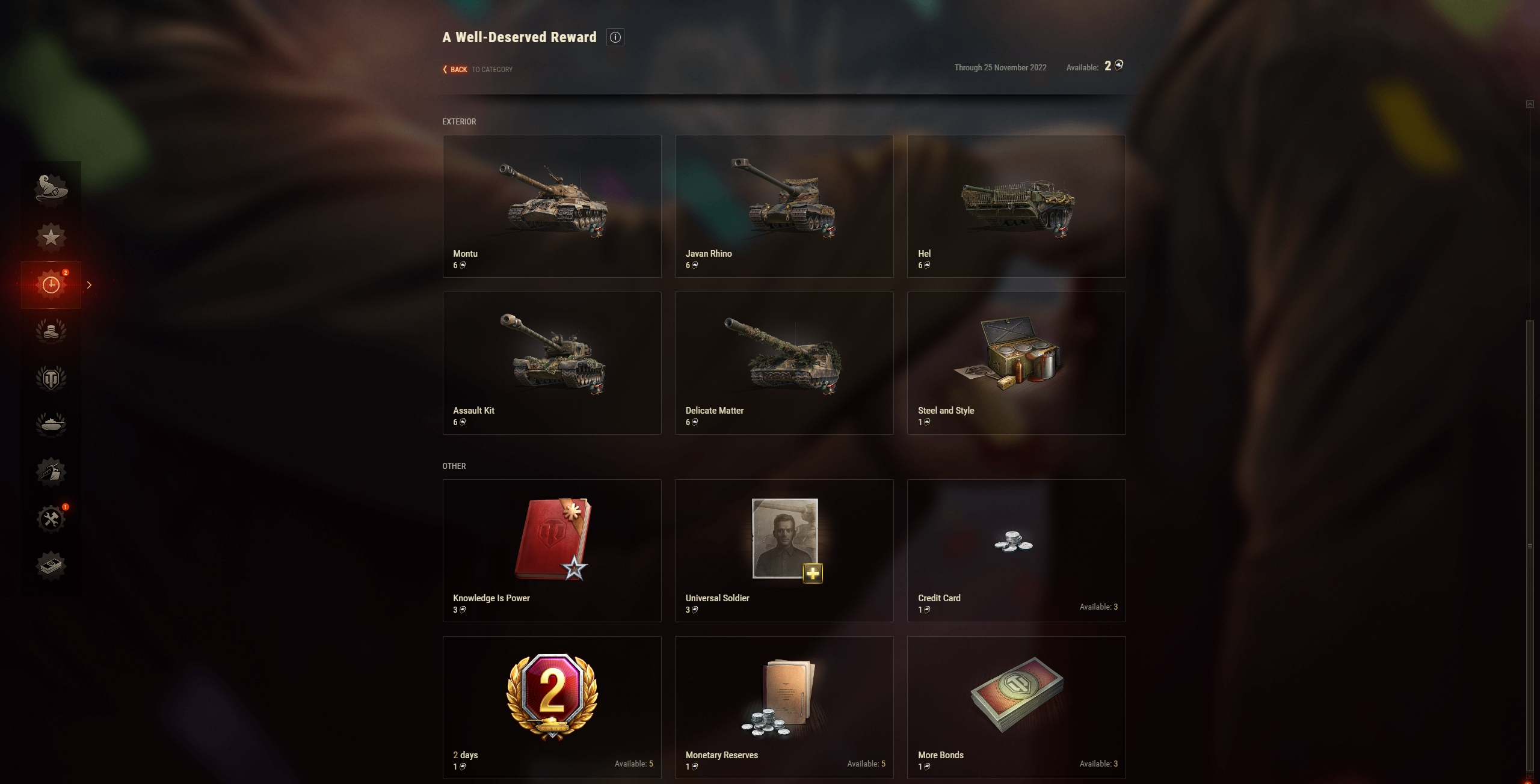Click the scroll-up arrow on the right scrollbar
Screen dimensions: 1540x784
(x=1529, y=103)
